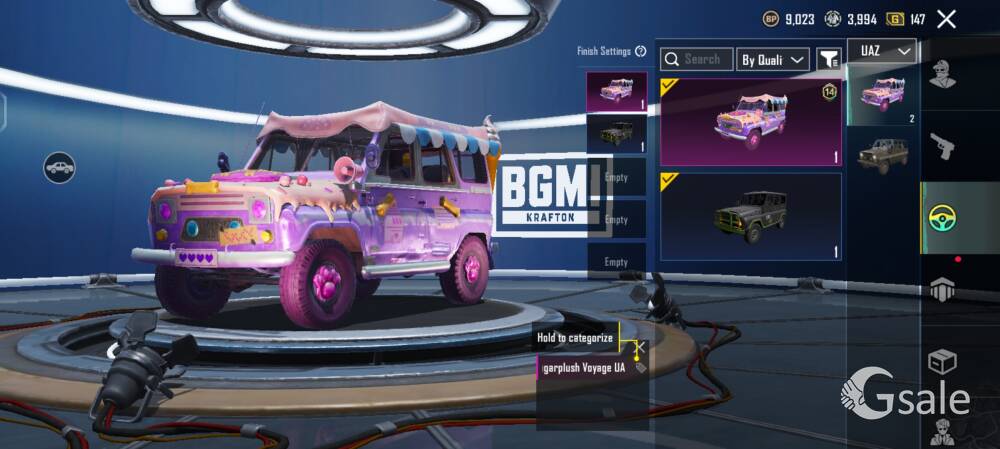Open the crate box category tab
The width and height of the screenshot is (1000, 449).
tap(942, 360)
